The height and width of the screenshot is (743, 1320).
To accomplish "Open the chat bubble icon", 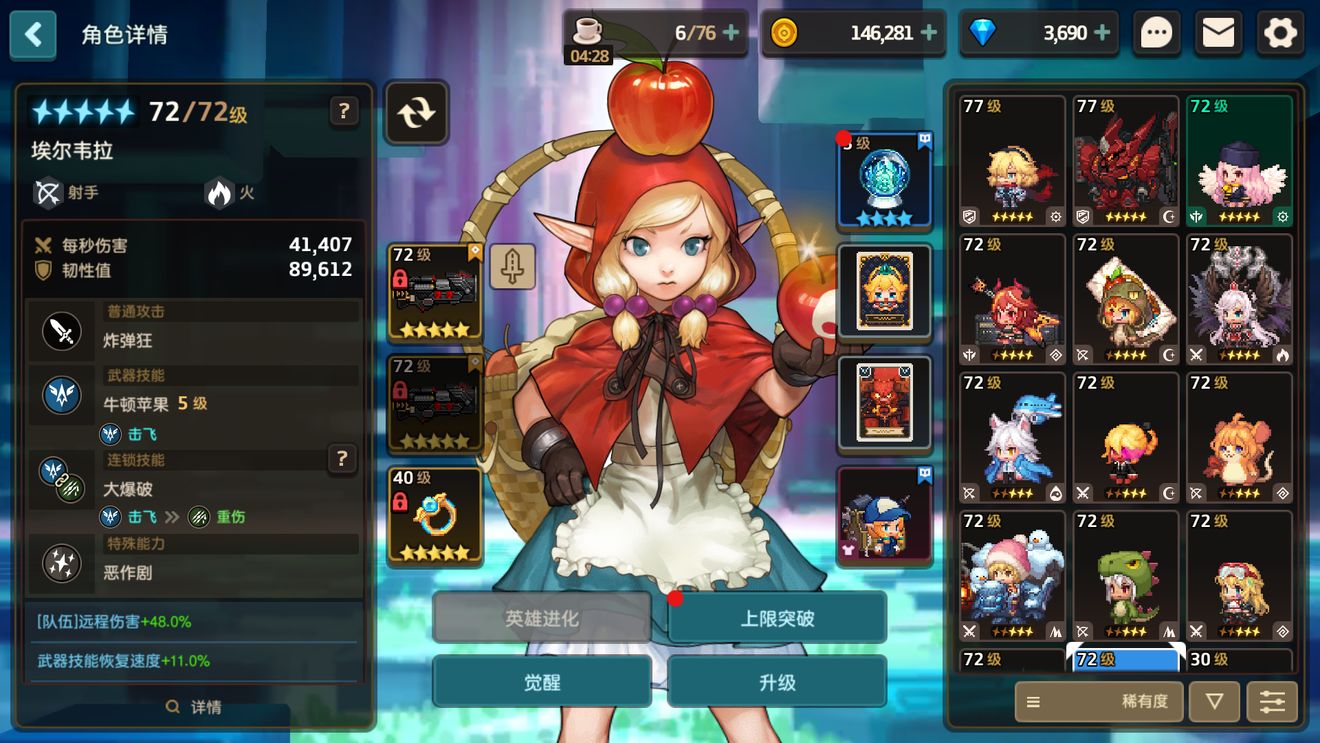I will tap(1156, 34).
